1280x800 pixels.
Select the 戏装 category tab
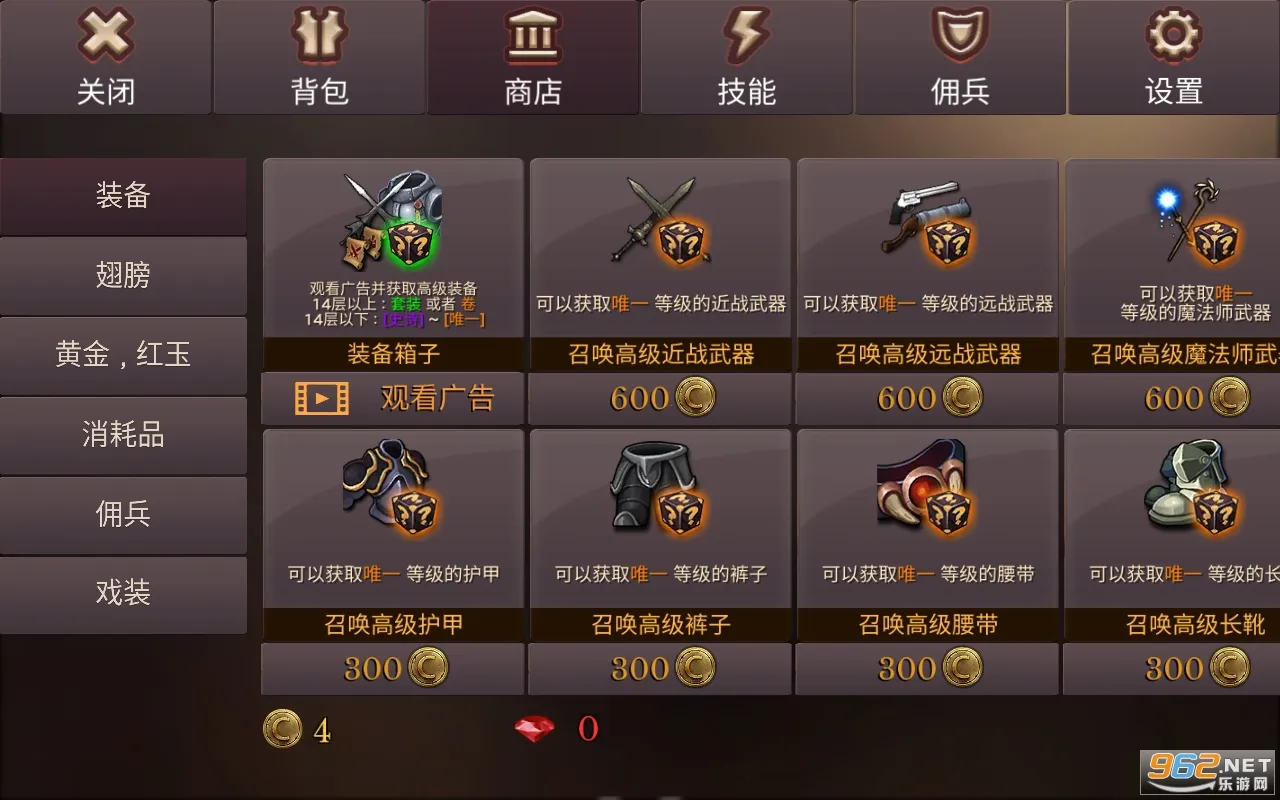point(123,593)
